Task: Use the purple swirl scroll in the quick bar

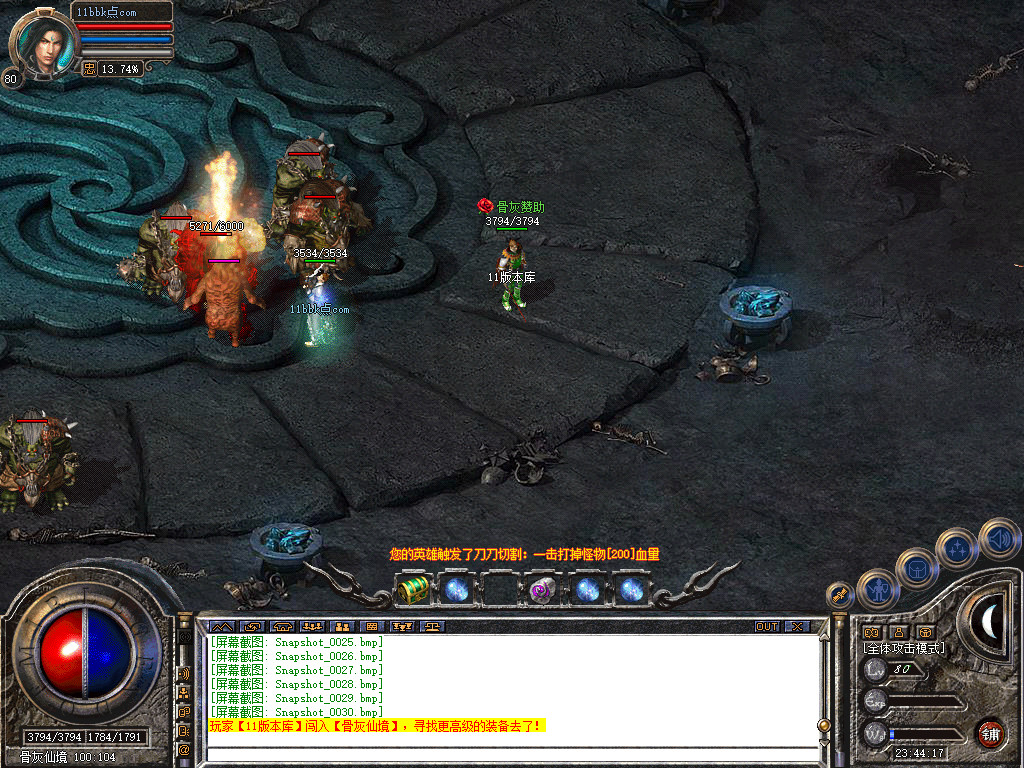Action: 543,590
